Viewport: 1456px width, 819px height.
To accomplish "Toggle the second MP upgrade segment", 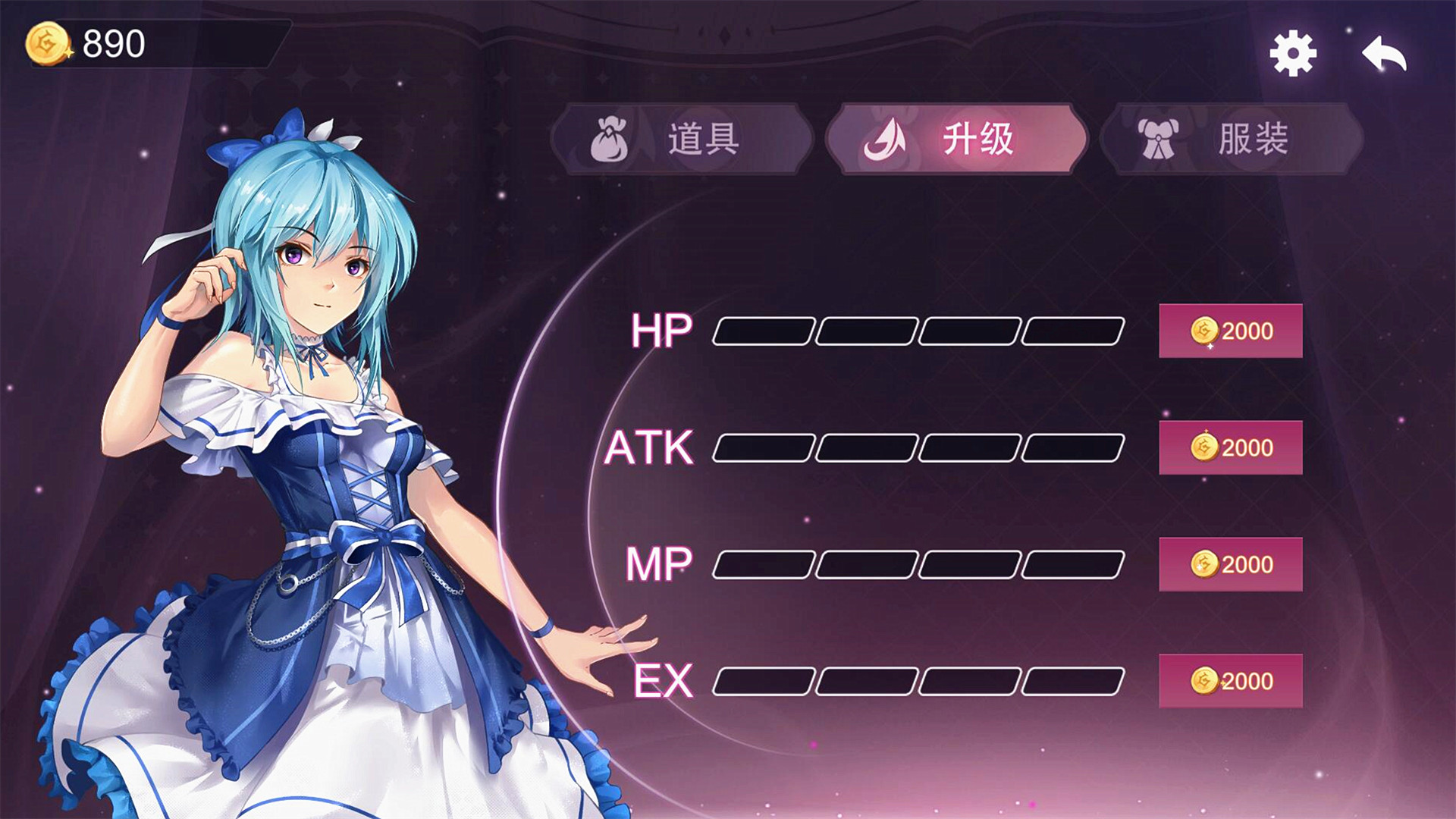I will point(866,563).
